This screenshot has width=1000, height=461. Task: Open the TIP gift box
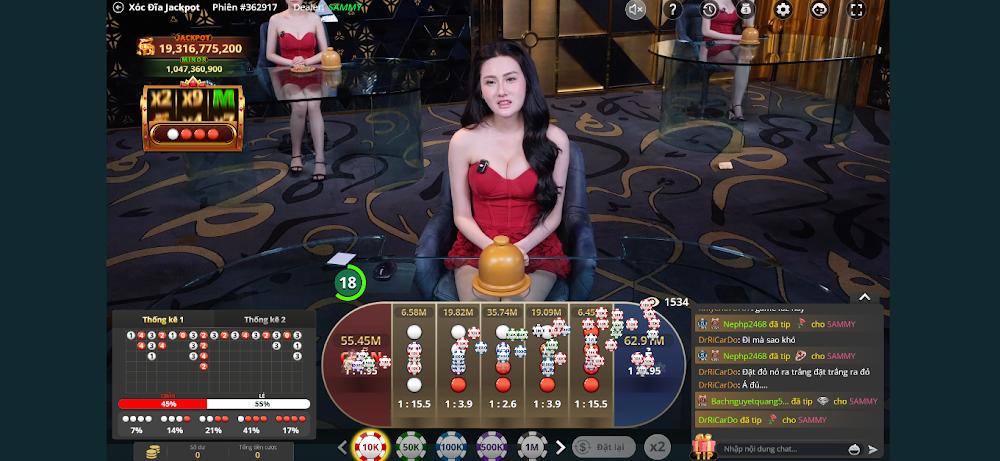pyautogui.click(x=704, y=446)
